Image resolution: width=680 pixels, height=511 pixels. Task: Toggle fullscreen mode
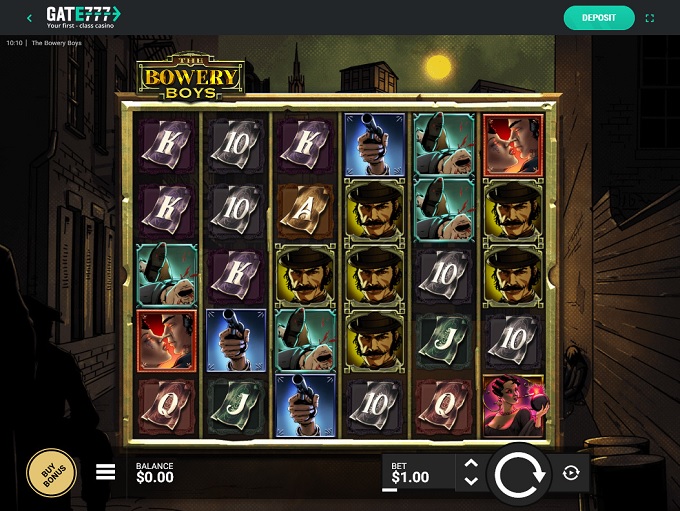[x=651, y=18]
